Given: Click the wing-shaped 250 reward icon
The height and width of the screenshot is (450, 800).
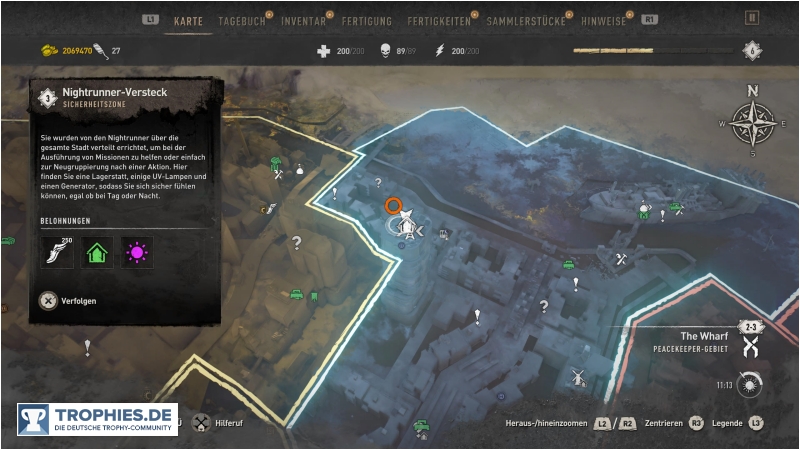Looking at the screenshot, I should click(57, 252).
